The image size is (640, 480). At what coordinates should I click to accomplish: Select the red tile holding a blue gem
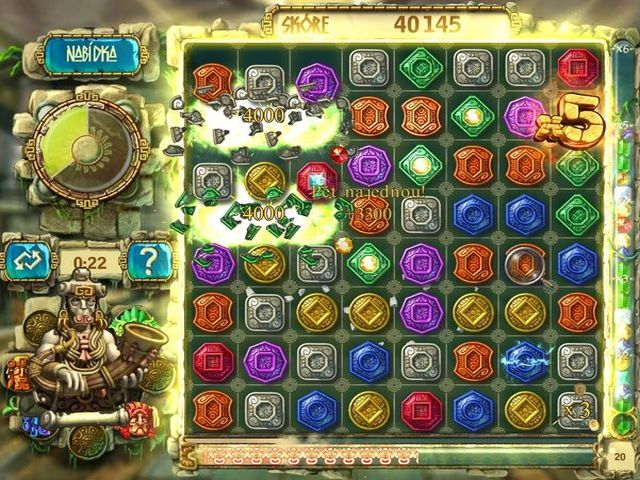coord(318,180)
